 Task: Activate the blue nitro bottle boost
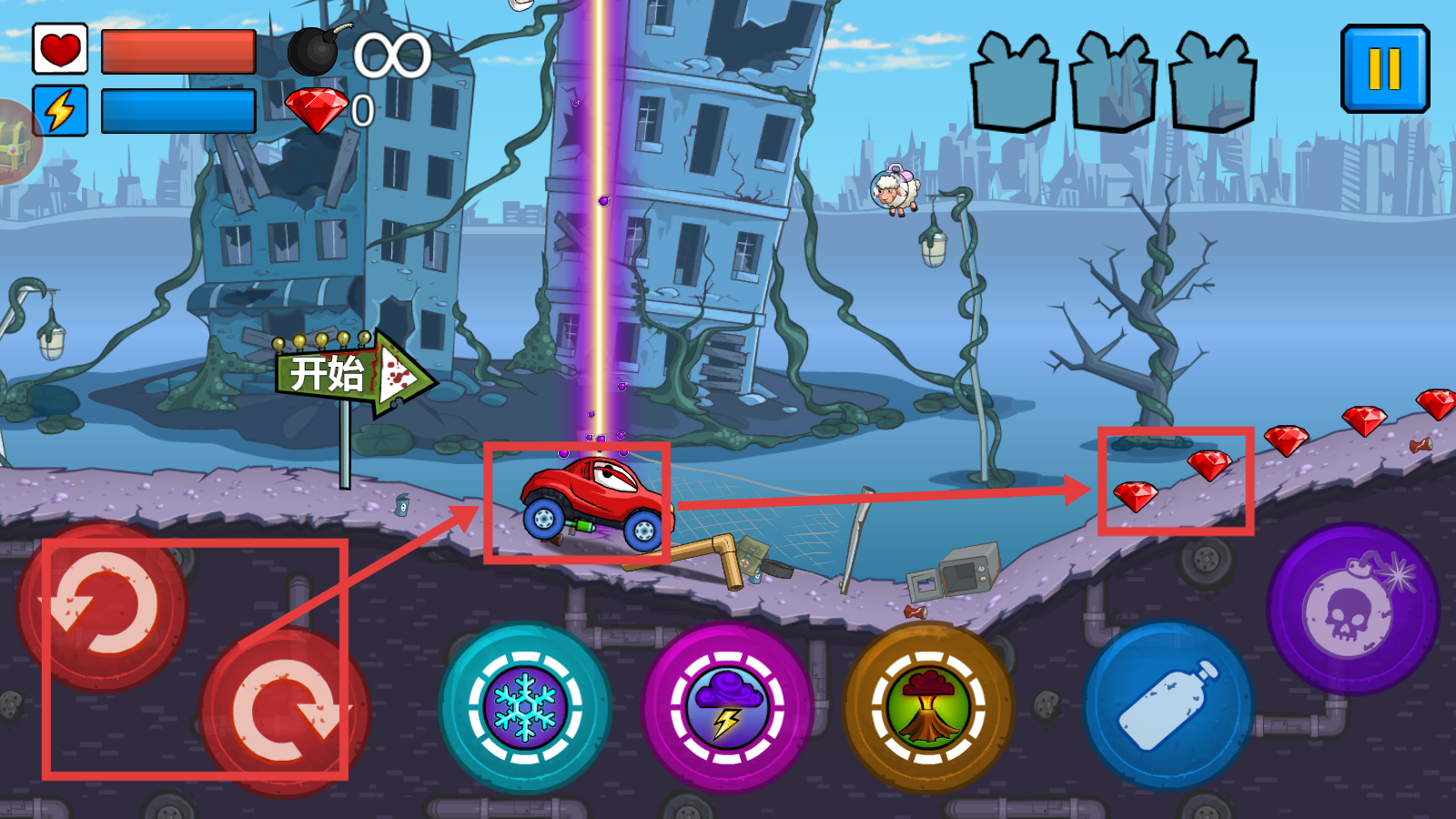[1168, 705]
